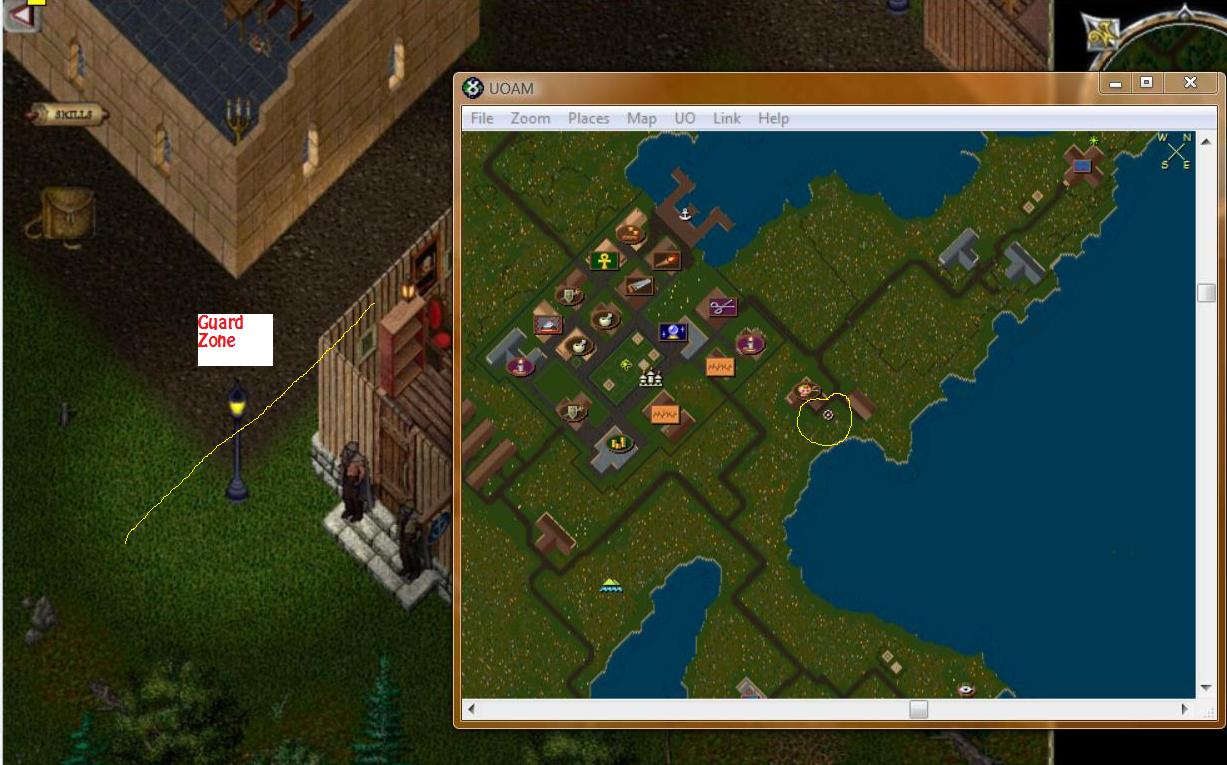Select the saw carpenter marker

point(638,287)
